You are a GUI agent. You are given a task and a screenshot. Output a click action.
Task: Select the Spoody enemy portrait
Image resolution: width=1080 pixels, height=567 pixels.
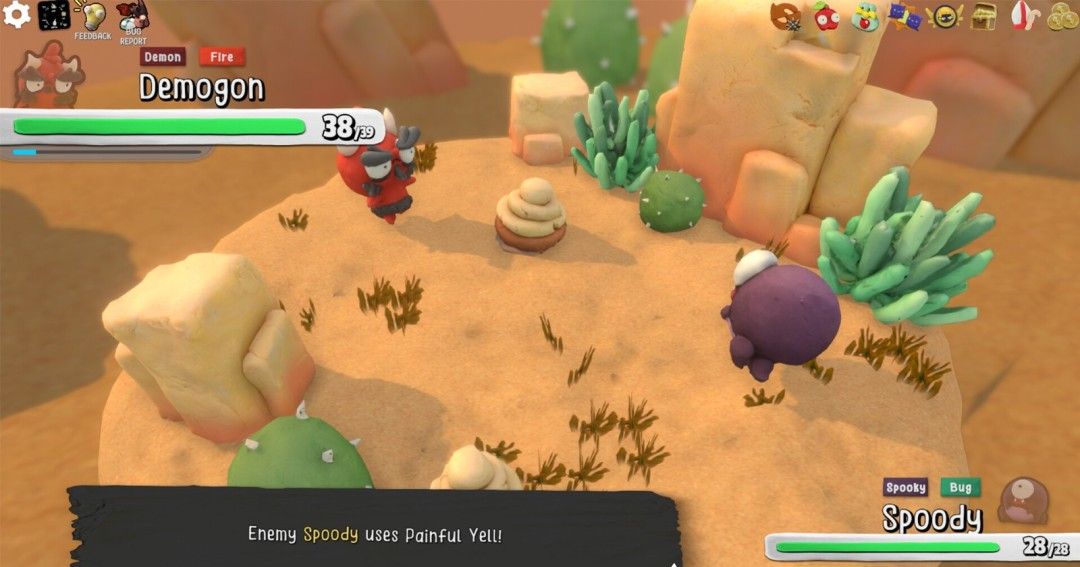(1023, 500)
